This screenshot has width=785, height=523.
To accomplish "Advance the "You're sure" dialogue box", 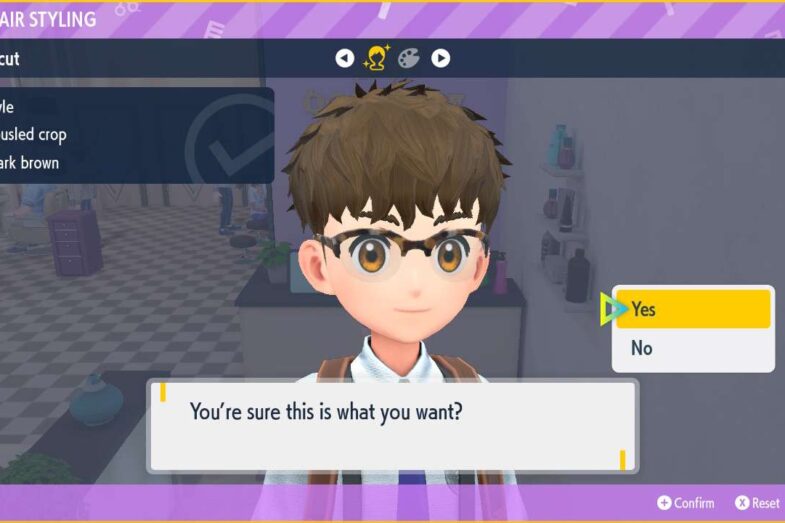I will [x=392, y=425].
